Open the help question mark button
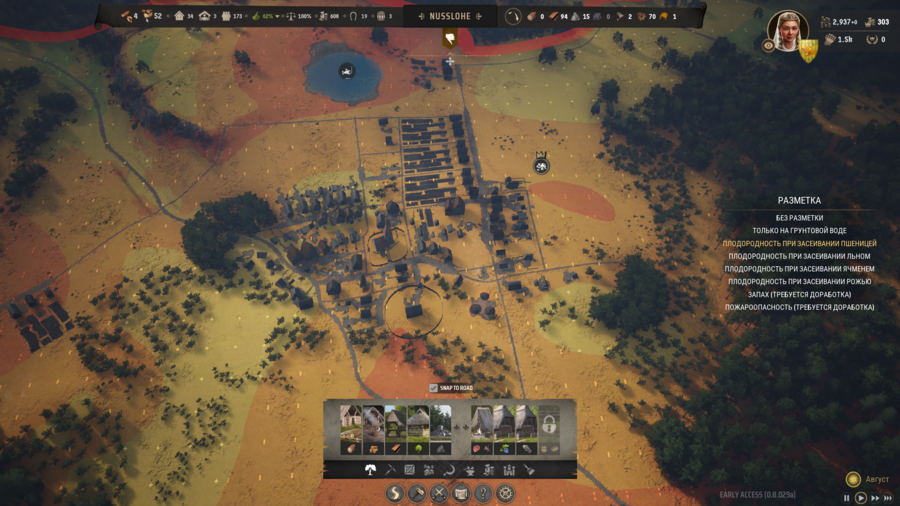Image resolution: width=900 pixels, height=506 pixels. 483,494
